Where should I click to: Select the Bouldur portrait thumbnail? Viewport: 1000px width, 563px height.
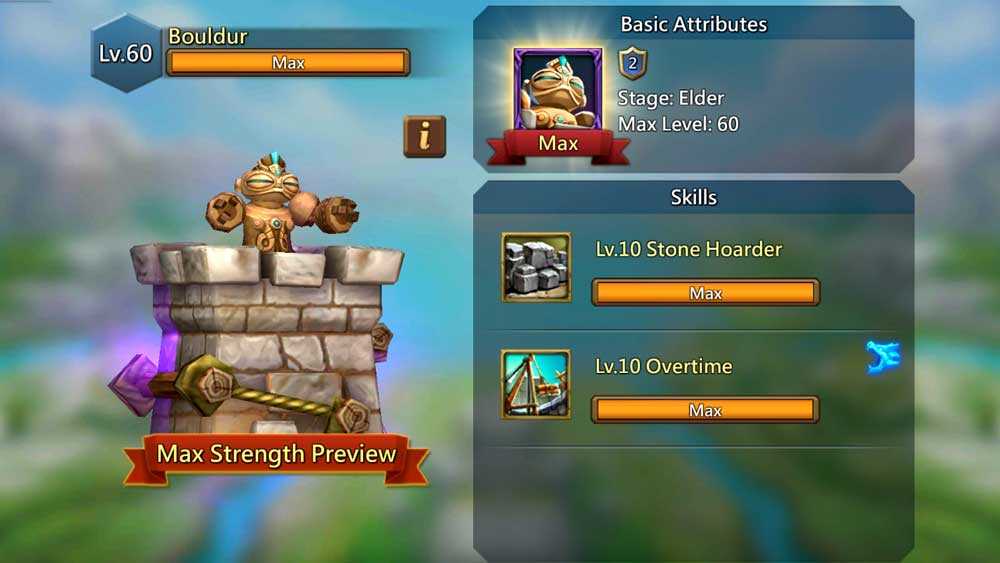(558, 92)
